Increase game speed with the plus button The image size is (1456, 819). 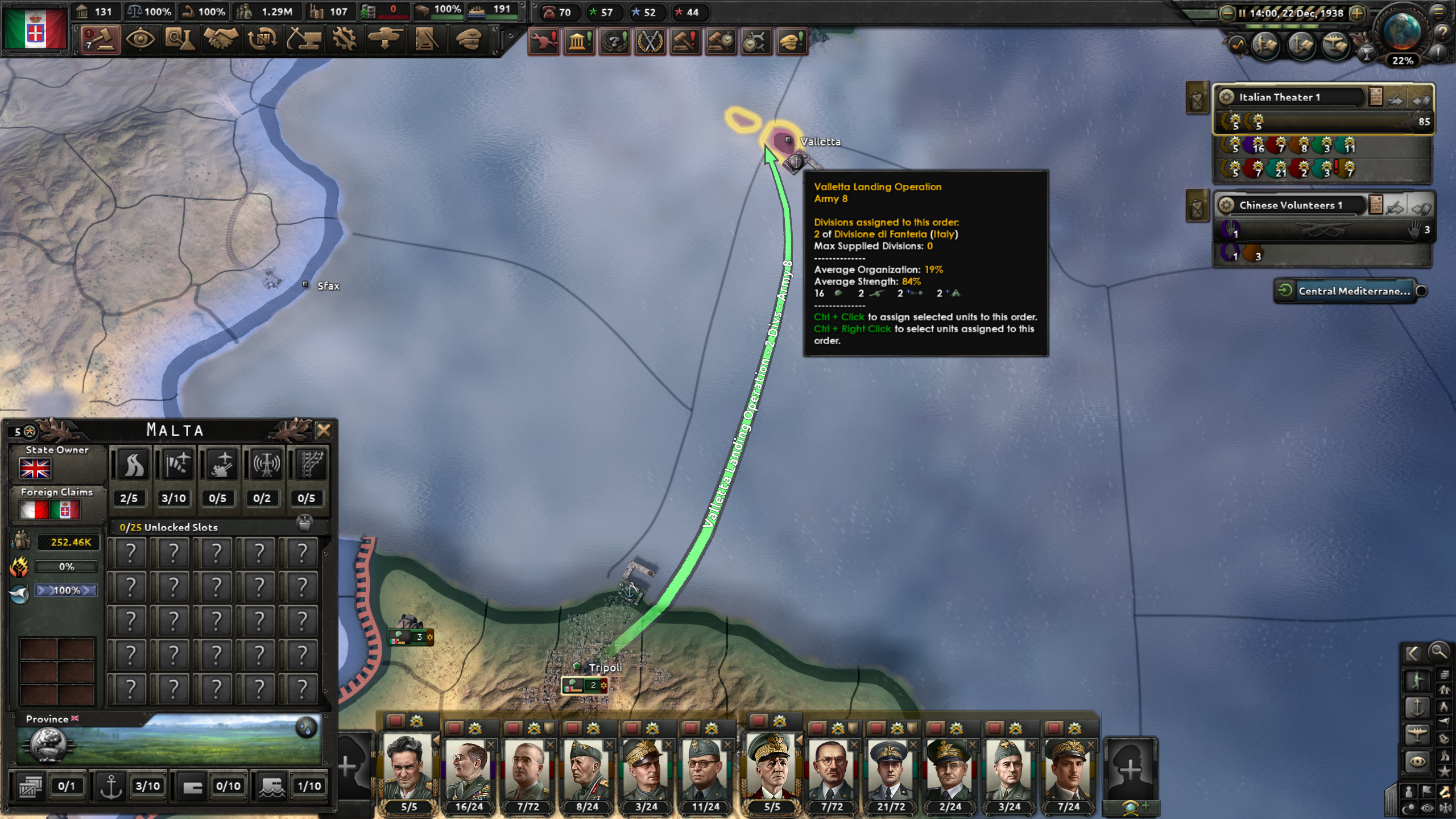pyautogui.click(x=1358, y=13)
